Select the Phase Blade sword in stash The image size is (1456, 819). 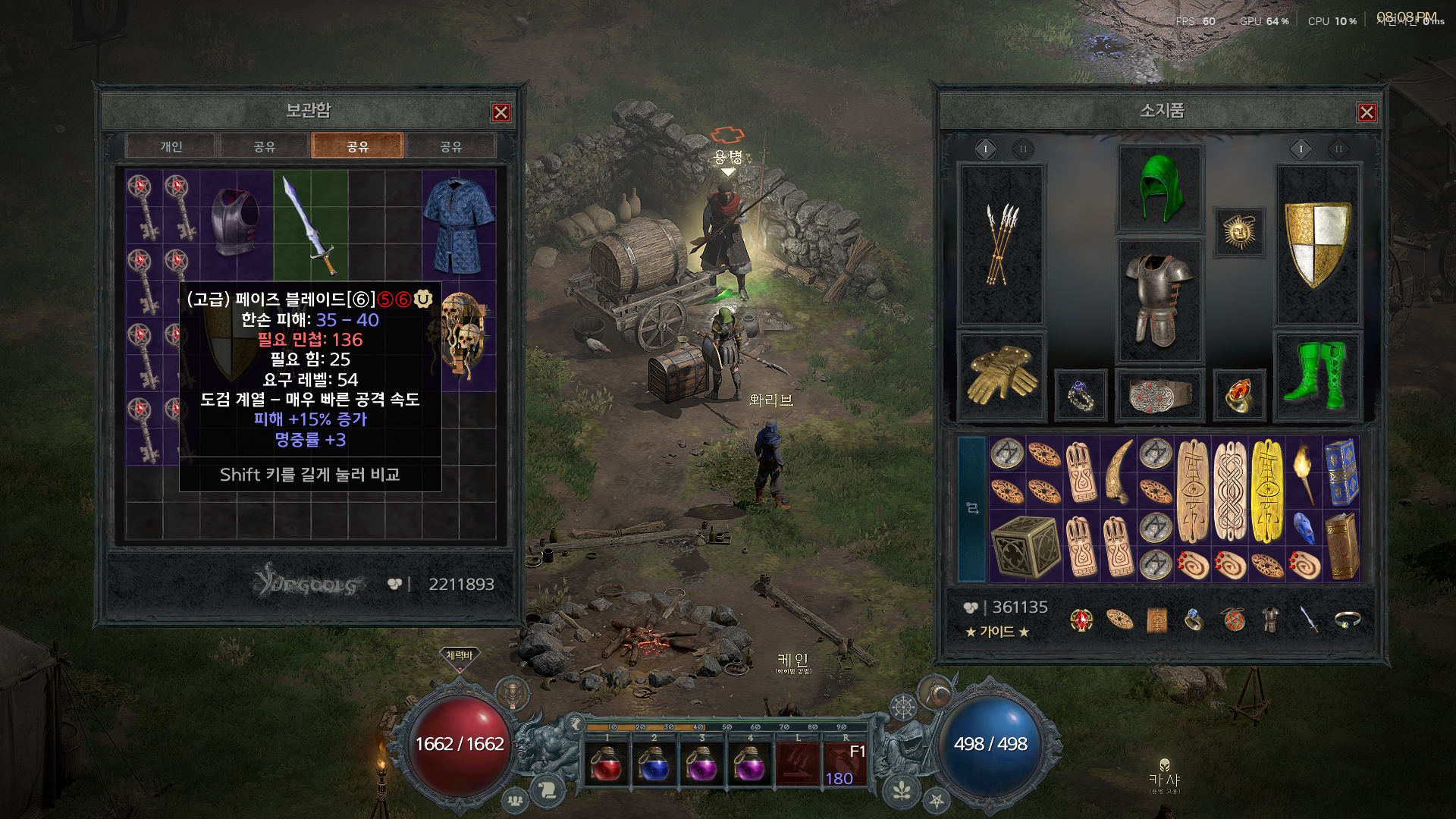310,224
